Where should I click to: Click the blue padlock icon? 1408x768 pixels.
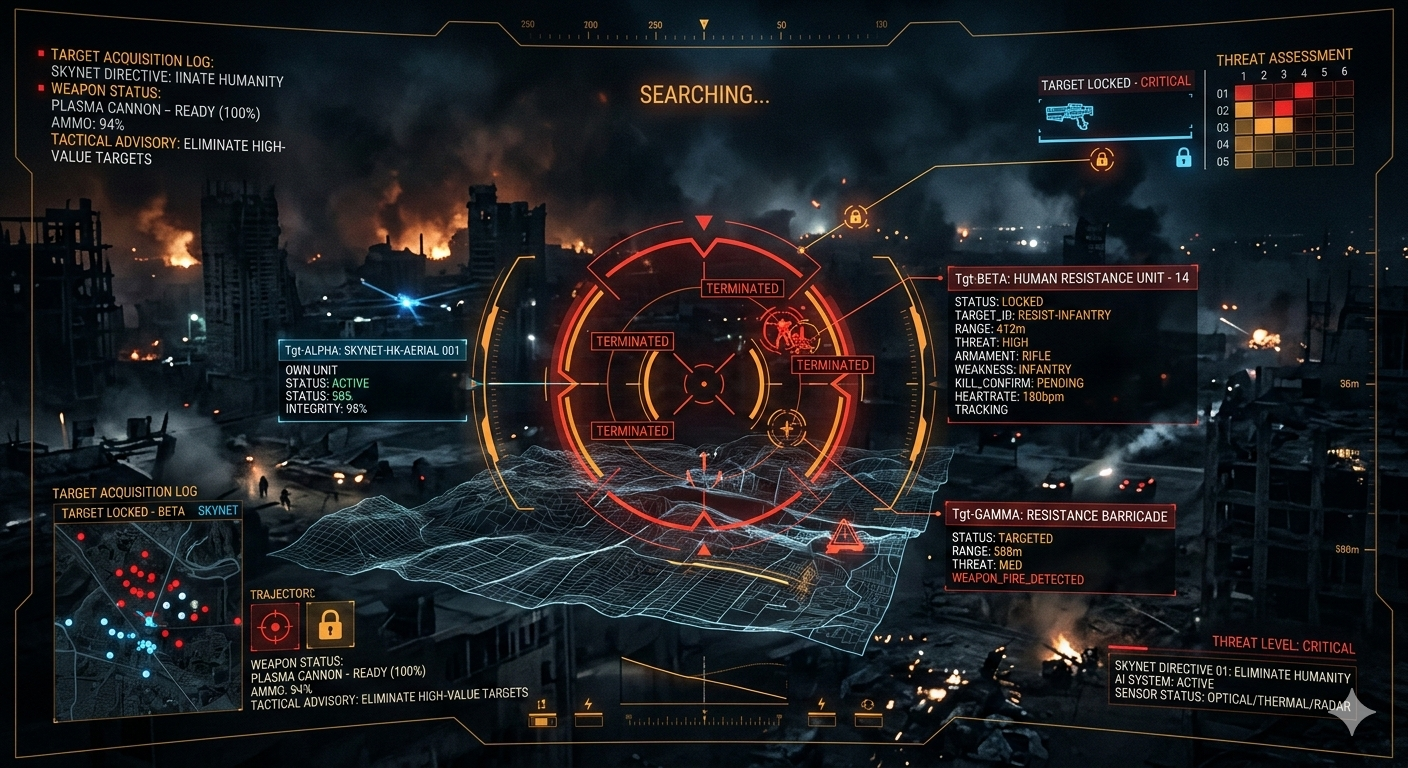click(1183, 157)
